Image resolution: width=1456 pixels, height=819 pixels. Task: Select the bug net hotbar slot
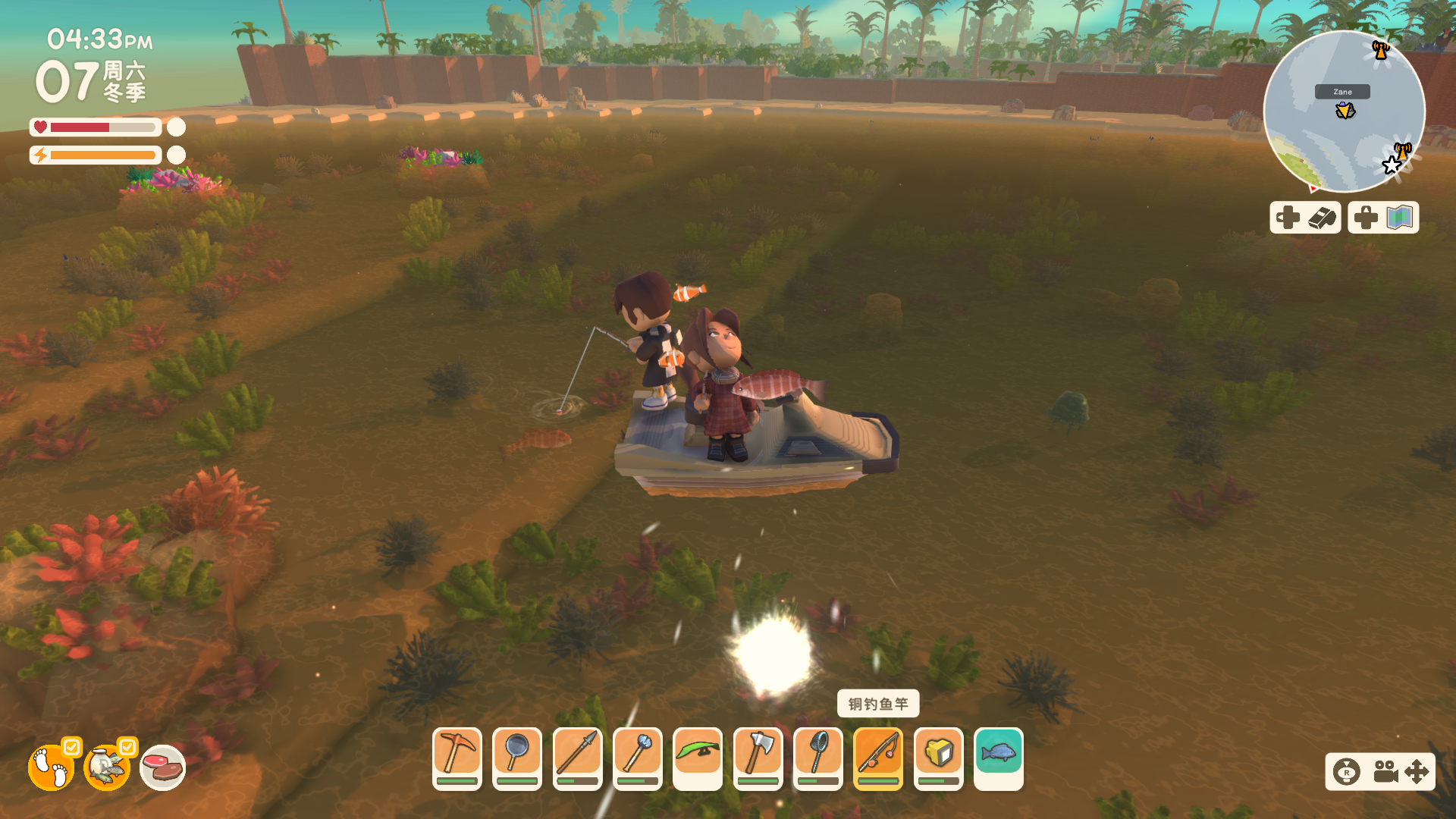818,756
